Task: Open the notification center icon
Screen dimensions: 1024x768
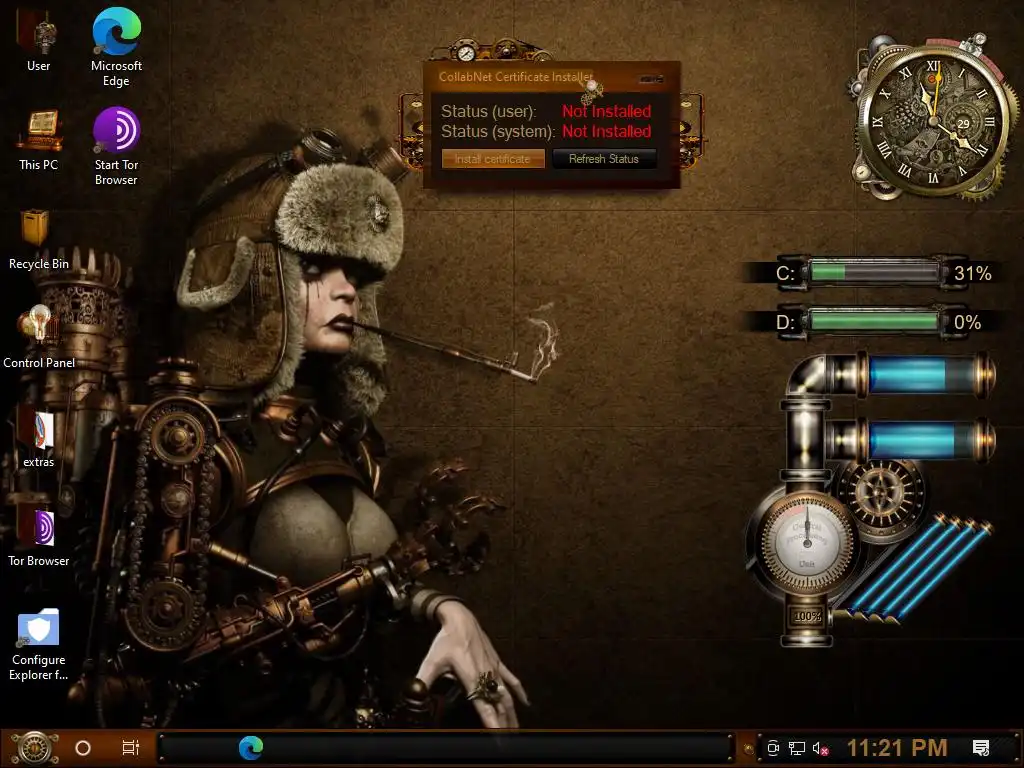Action: (981, 748)
